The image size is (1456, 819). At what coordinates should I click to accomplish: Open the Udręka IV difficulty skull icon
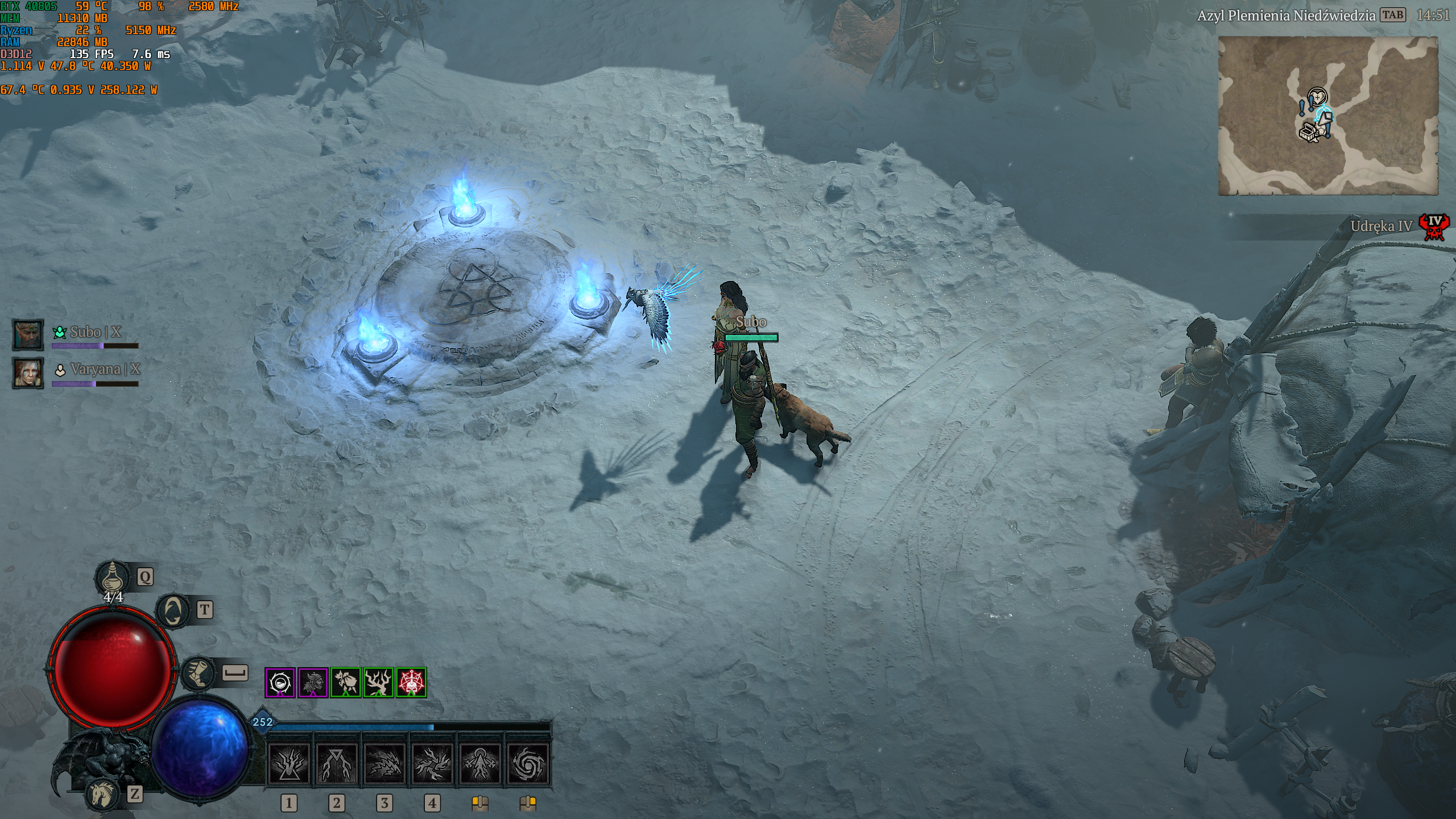(x=1434, y=227)
